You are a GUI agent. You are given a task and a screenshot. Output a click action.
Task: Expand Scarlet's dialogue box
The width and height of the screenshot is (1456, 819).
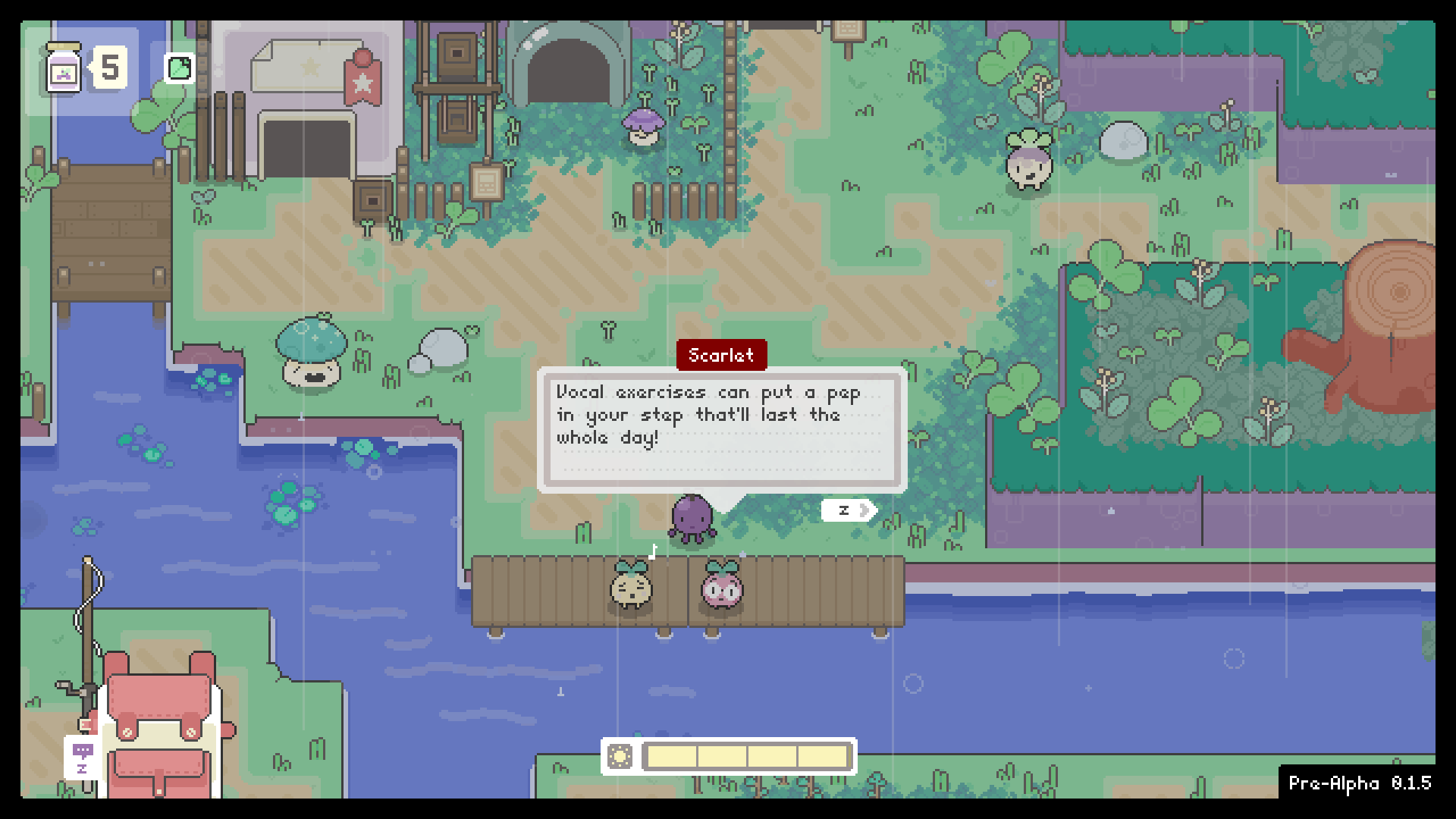tap(720, 428)
